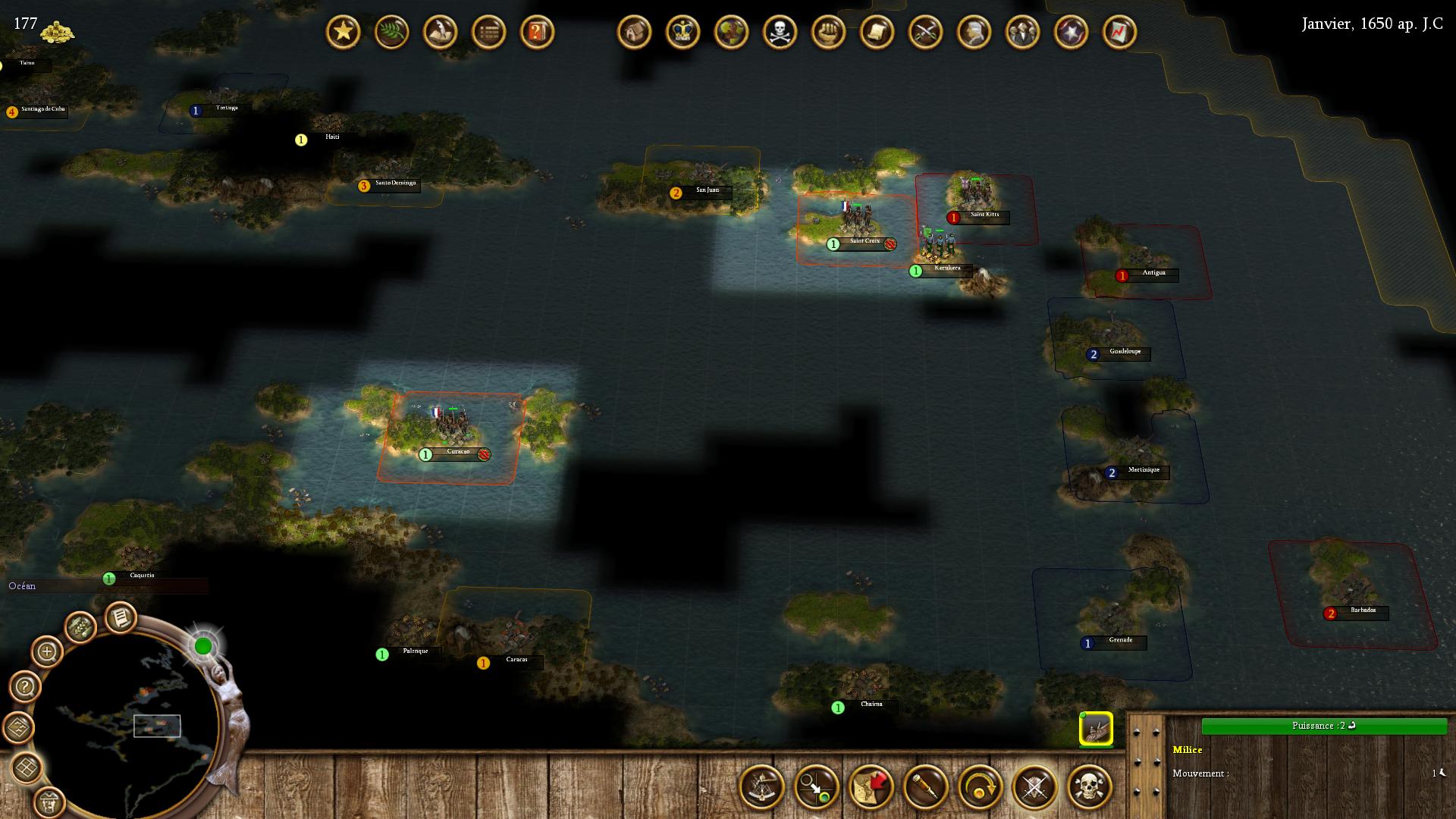Click the green end turn orb

tap(203, 646)
